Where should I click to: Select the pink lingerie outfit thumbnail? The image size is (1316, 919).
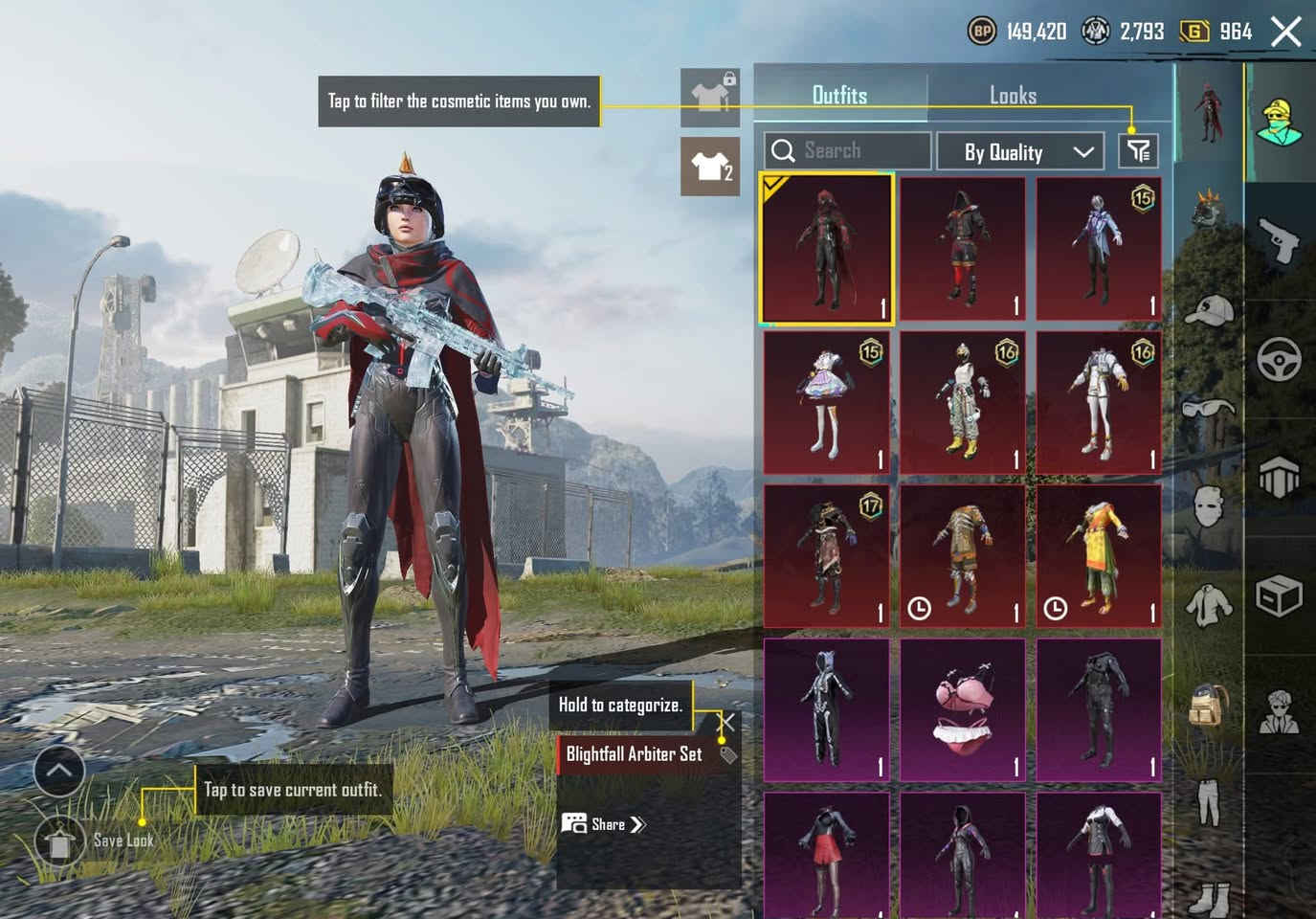[x=963, y=710]
